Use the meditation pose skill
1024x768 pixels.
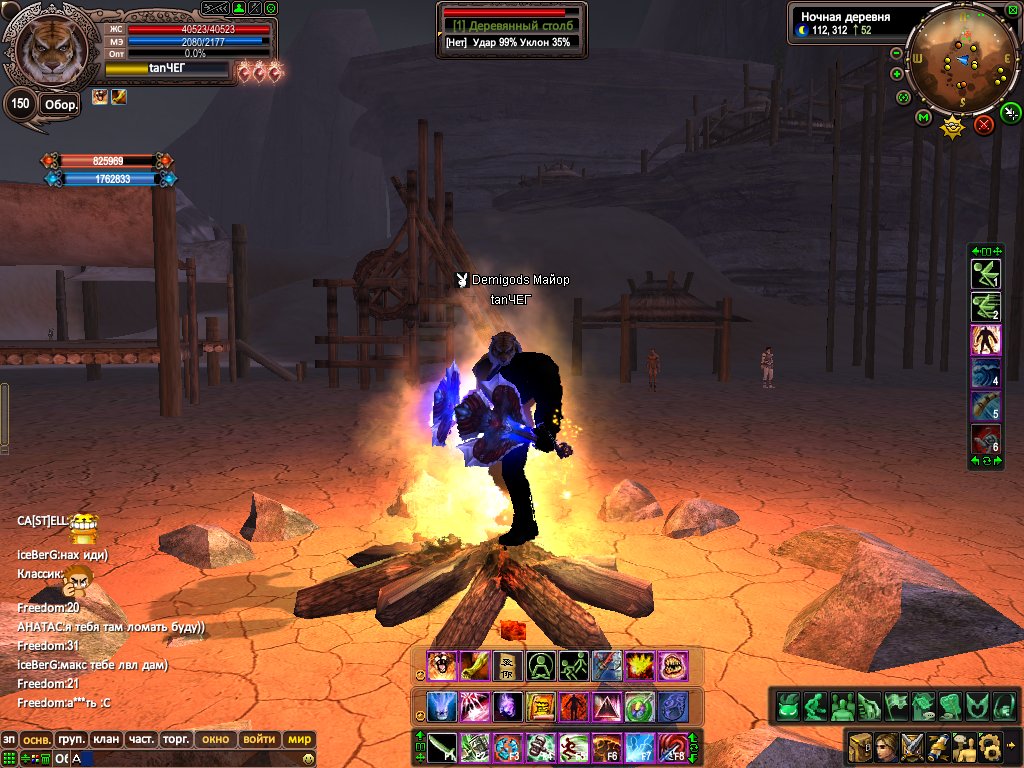click(x=541, y=665)
